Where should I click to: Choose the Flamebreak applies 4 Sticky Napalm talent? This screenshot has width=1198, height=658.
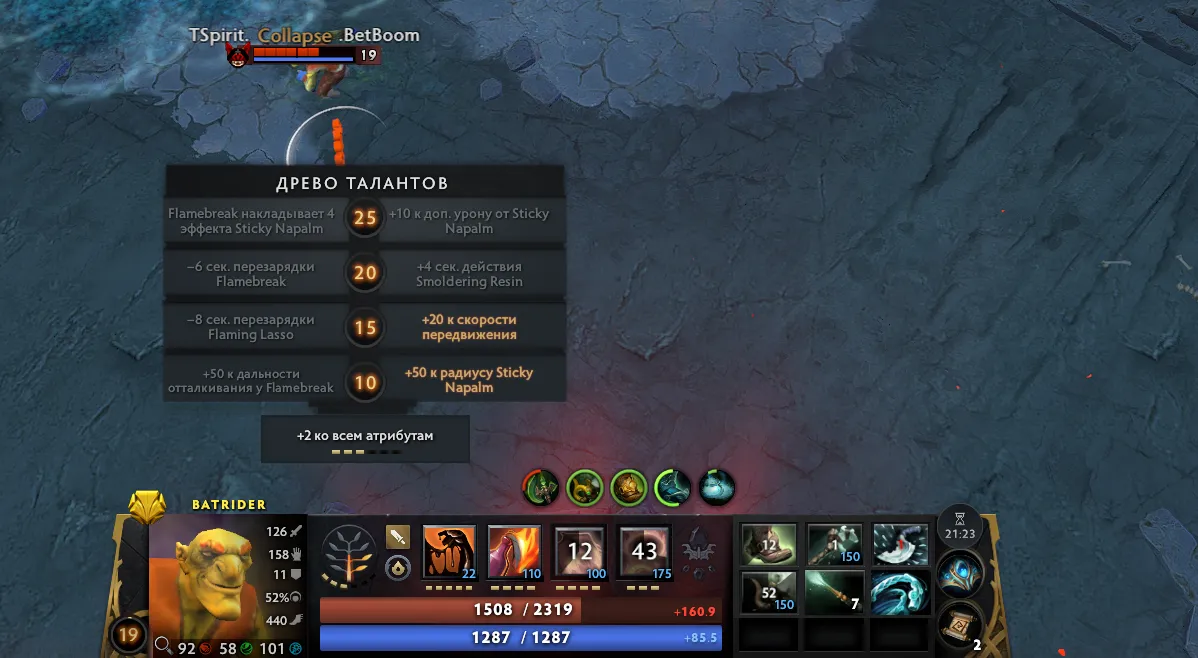[253, 220]
